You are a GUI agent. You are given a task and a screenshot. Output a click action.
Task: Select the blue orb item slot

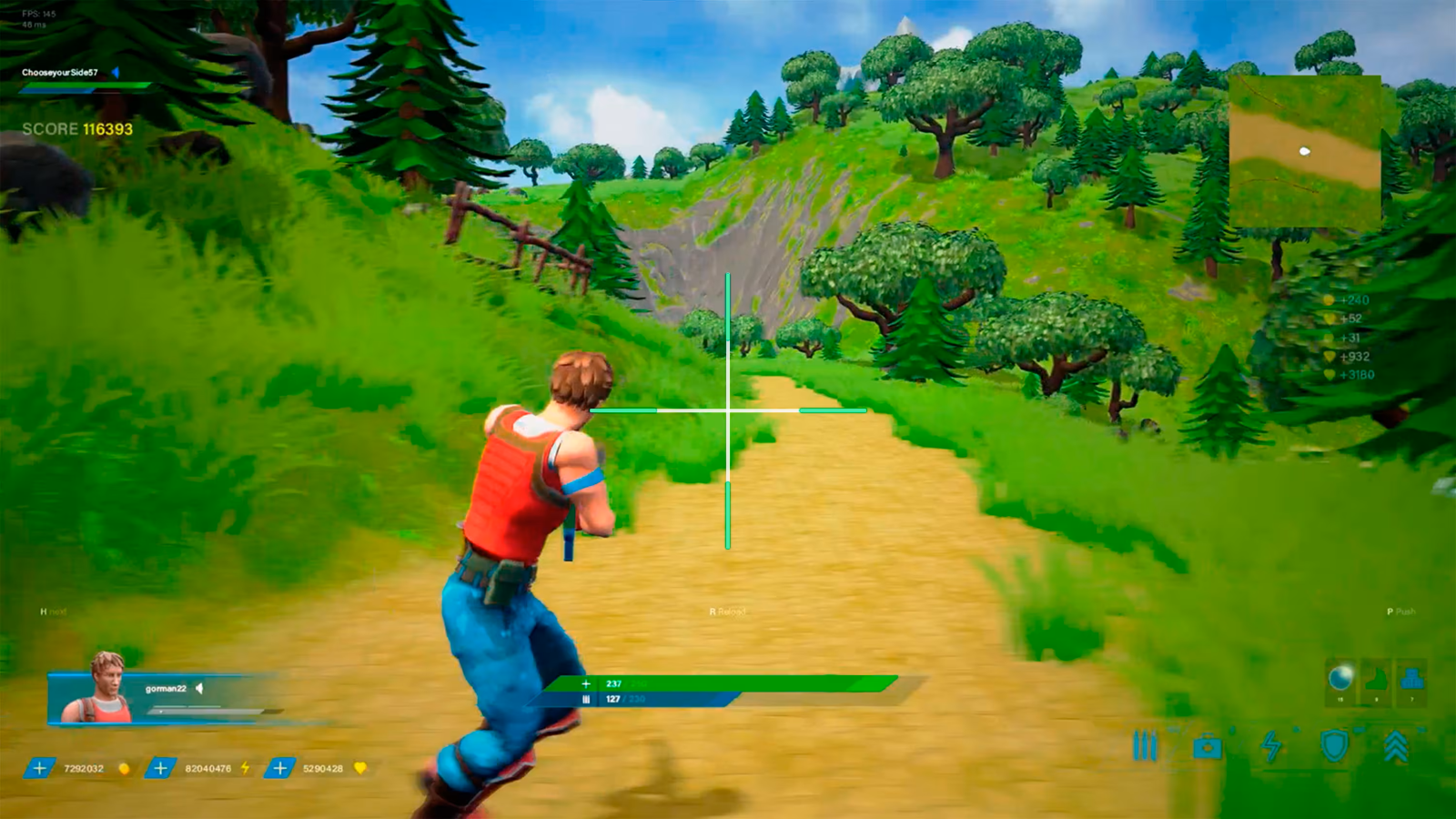[x=1340, y=679]
